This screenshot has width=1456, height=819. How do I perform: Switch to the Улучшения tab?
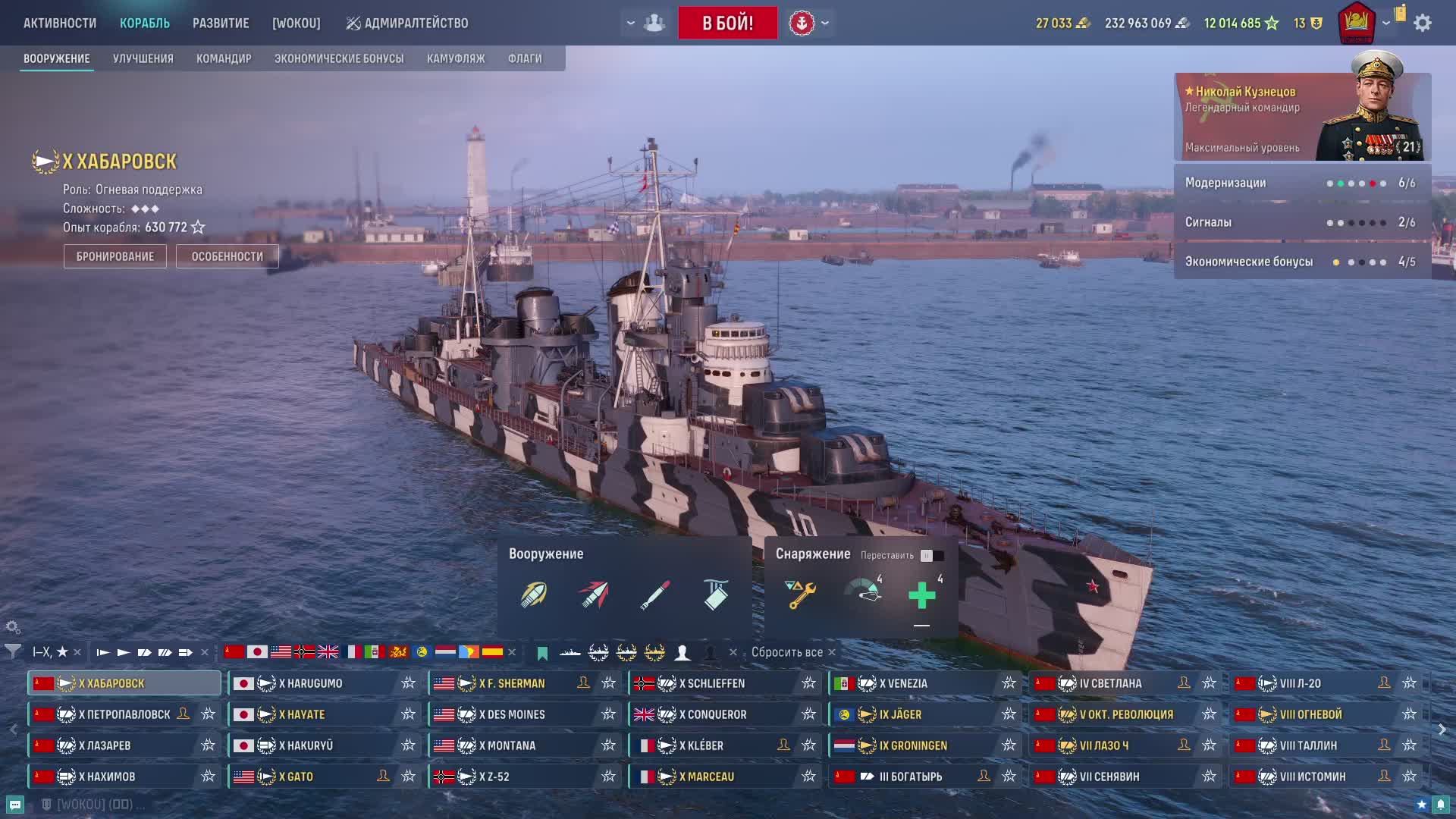[143, 58]
